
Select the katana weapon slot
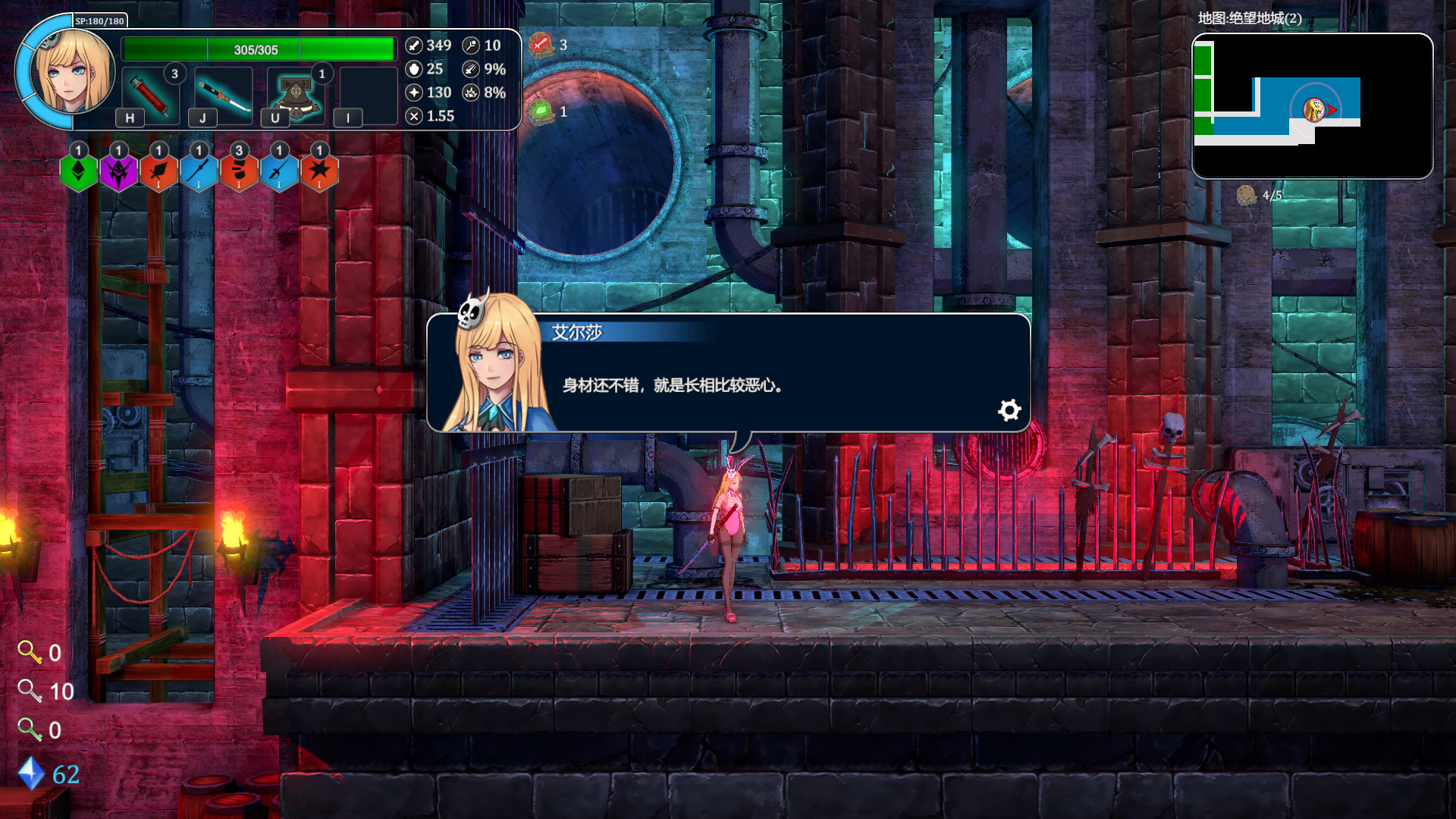224,96
